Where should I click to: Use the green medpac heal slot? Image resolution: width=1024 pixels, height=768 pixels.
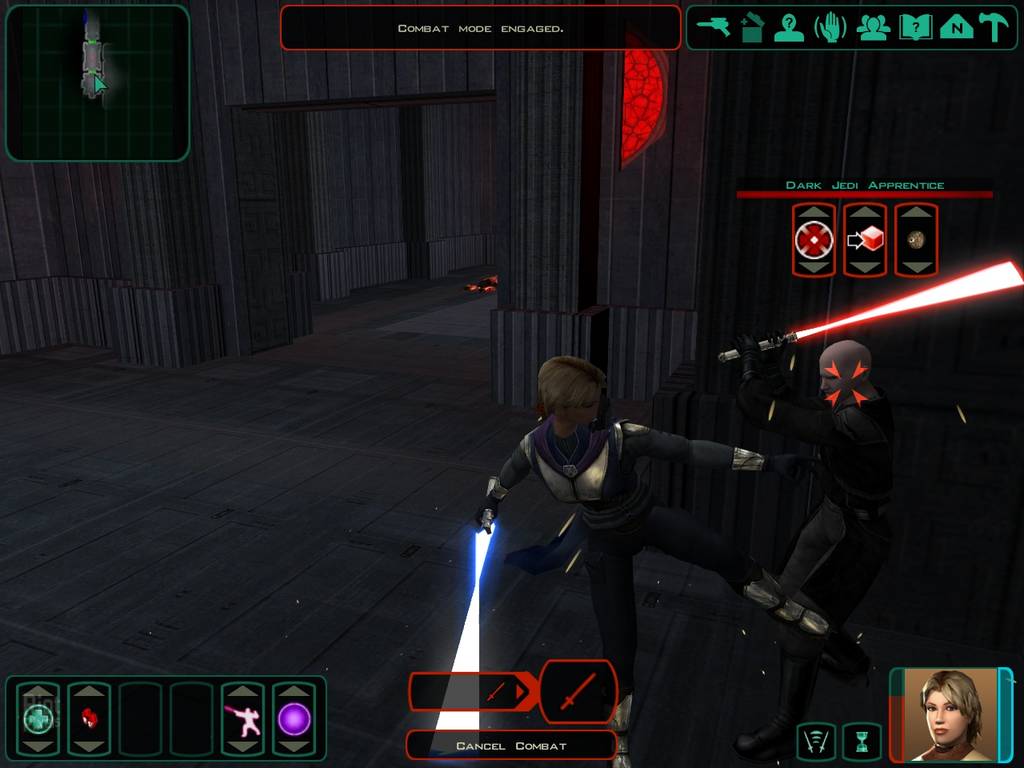tap(38, 718)
